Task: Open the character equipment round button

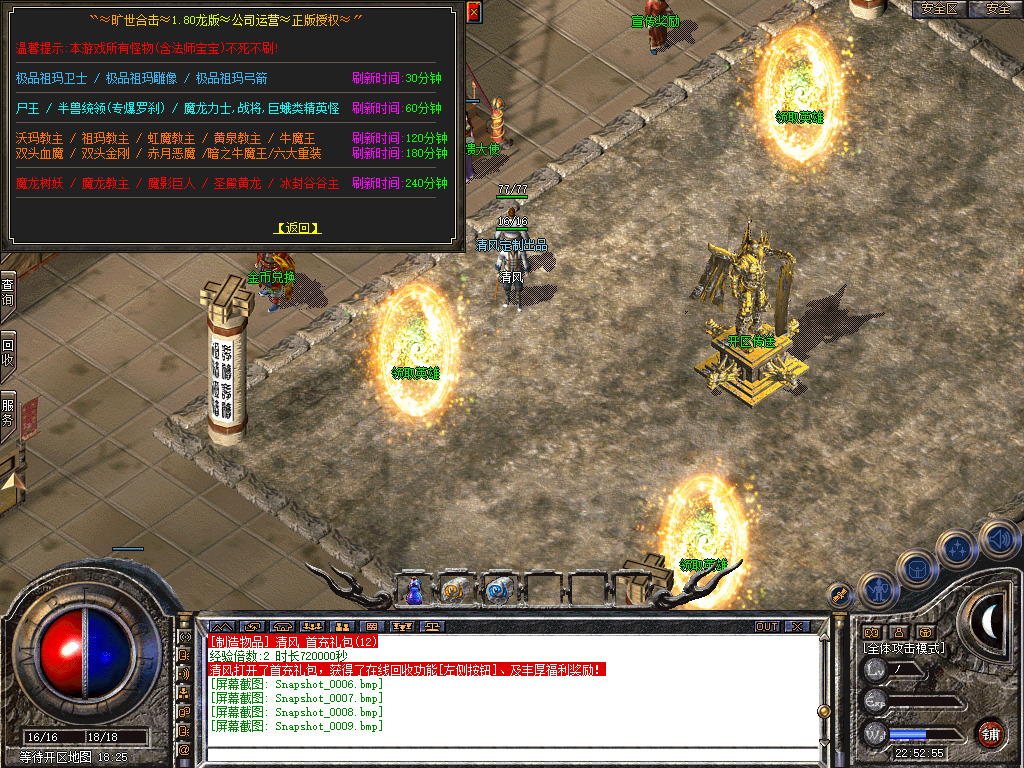Action: [x=877, y=591]
